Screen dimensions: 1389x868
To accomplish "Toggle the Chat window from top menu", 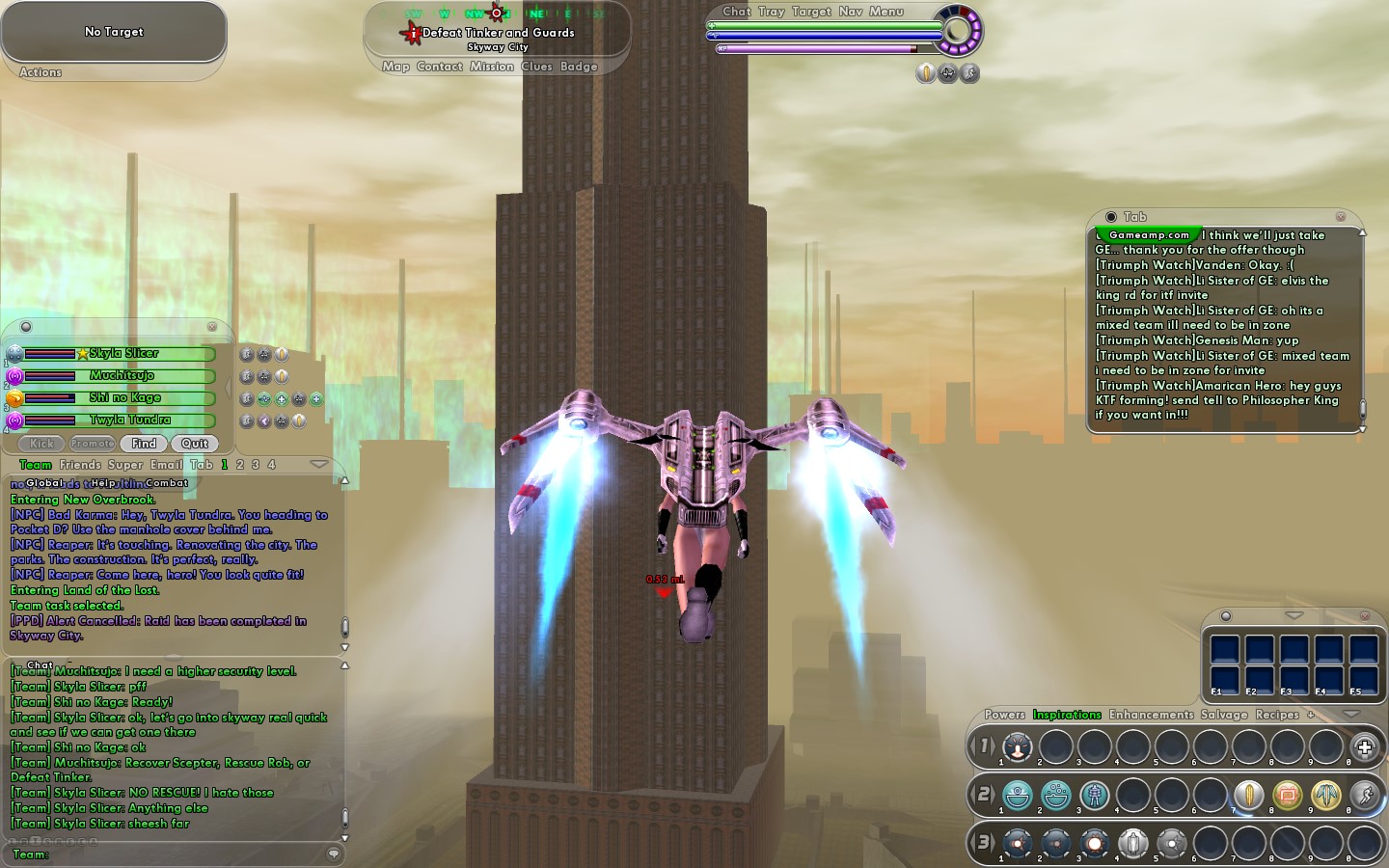I will click(x=737, y=12).
